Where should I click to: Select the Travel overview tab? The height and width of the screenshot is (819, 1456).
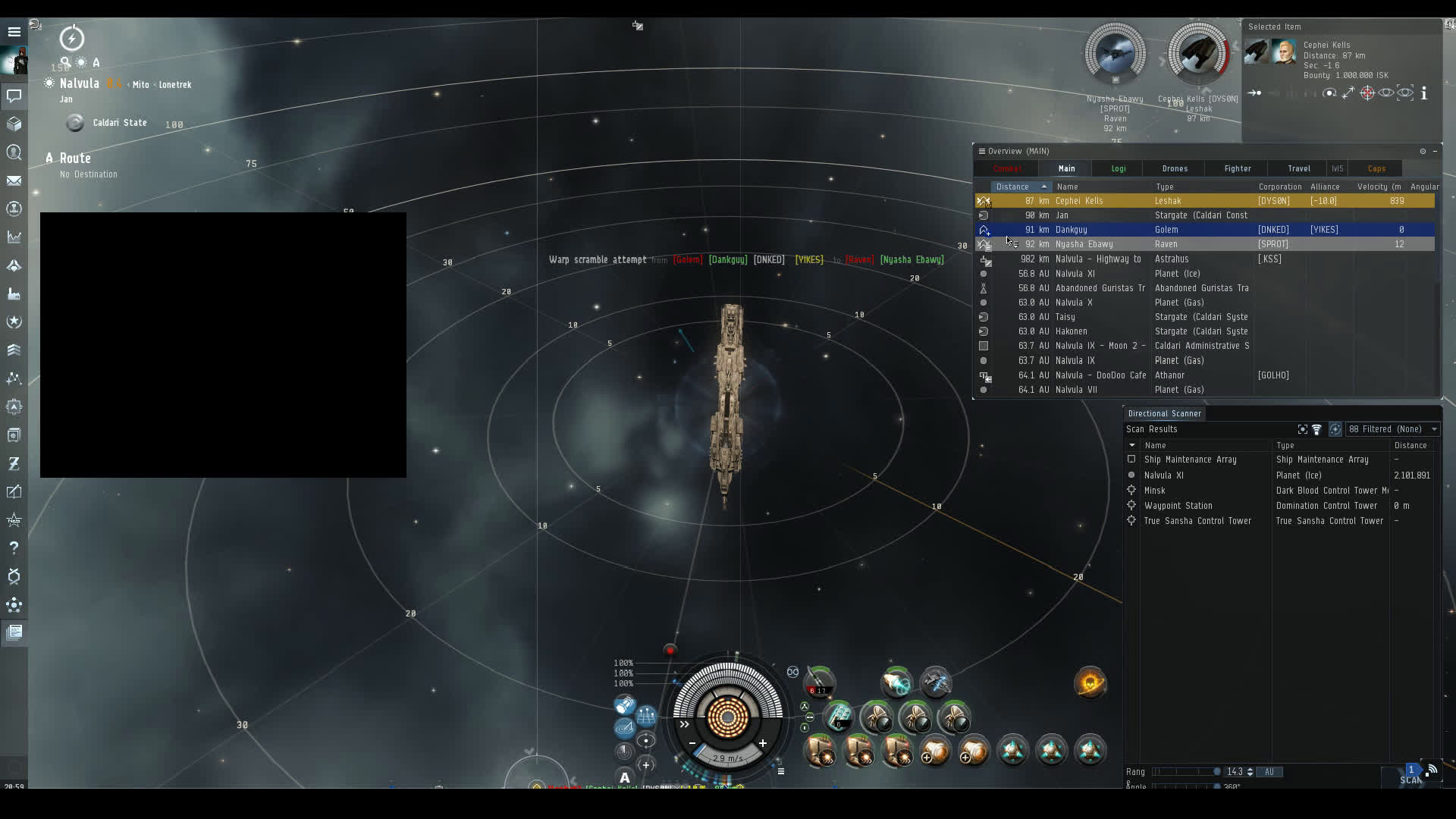1298,168
